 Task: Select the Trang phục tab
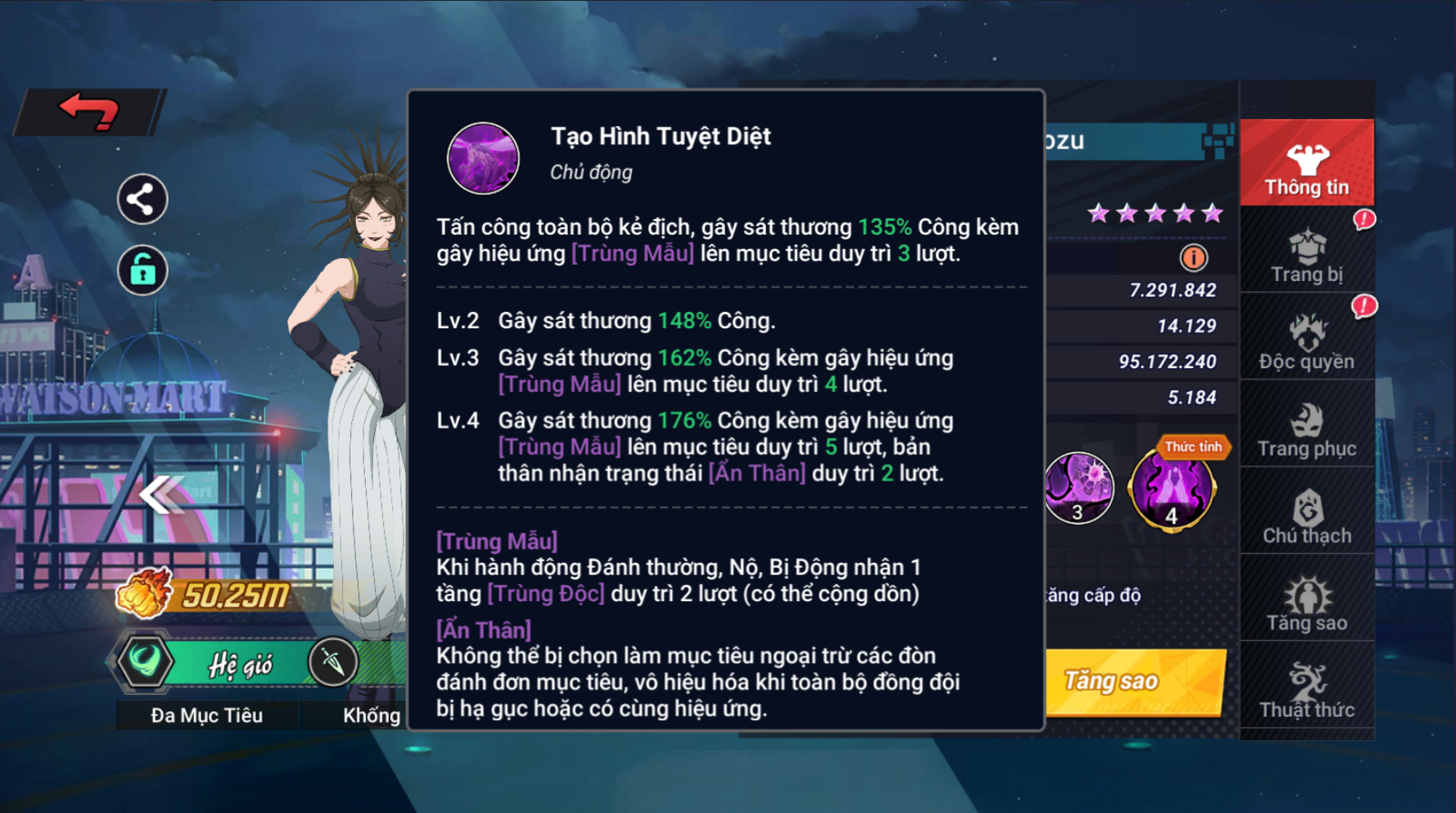1306,429
